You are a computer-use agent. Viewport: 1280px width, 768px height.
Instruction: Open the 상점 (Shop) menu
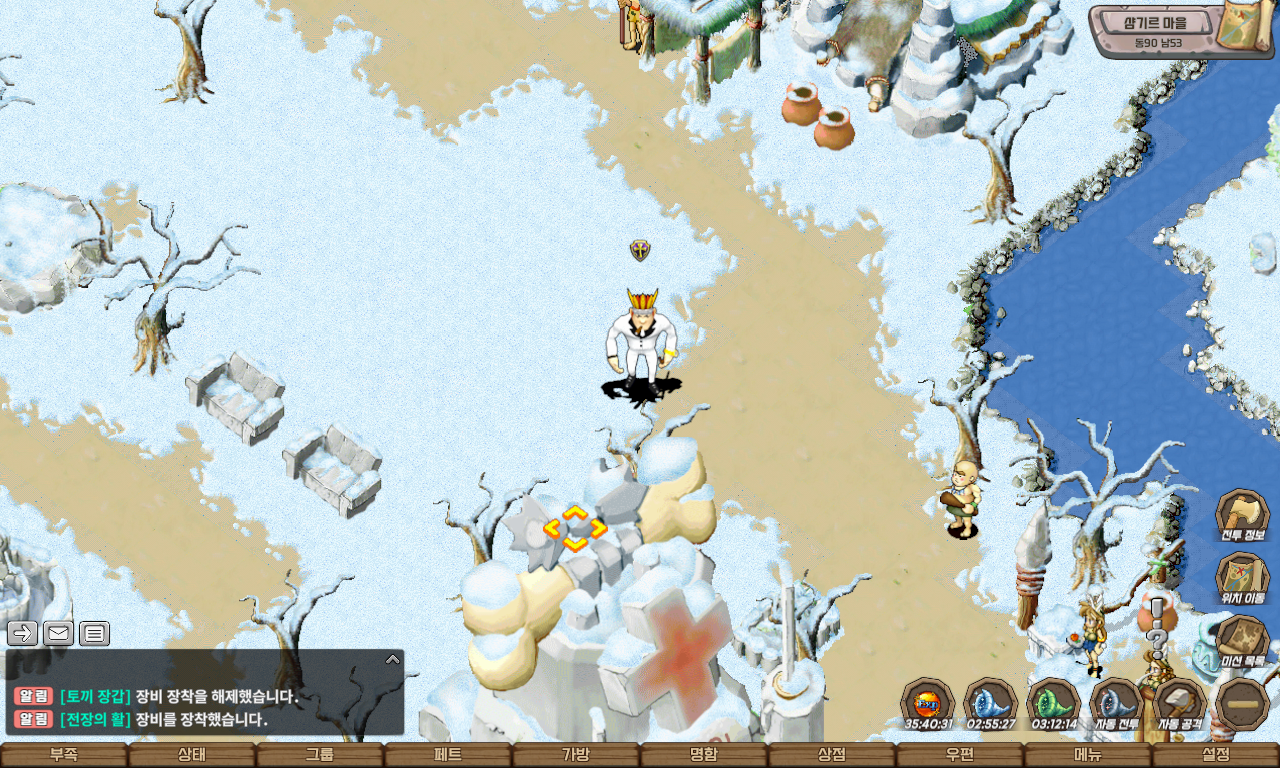832,755
